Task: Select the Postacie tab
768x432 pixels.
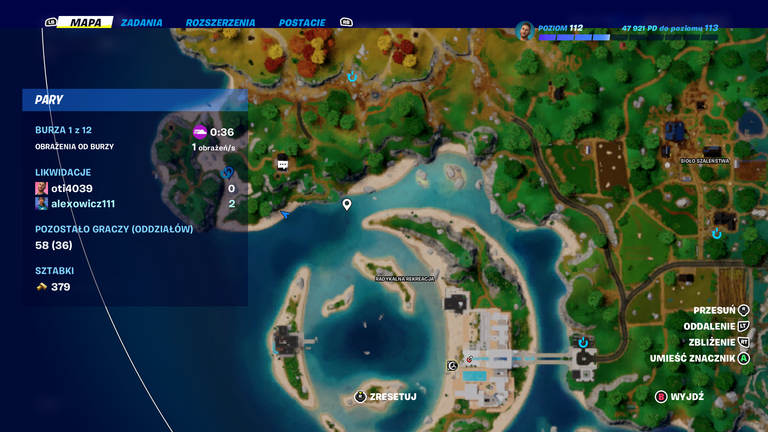Action: [x=303, y=22]
